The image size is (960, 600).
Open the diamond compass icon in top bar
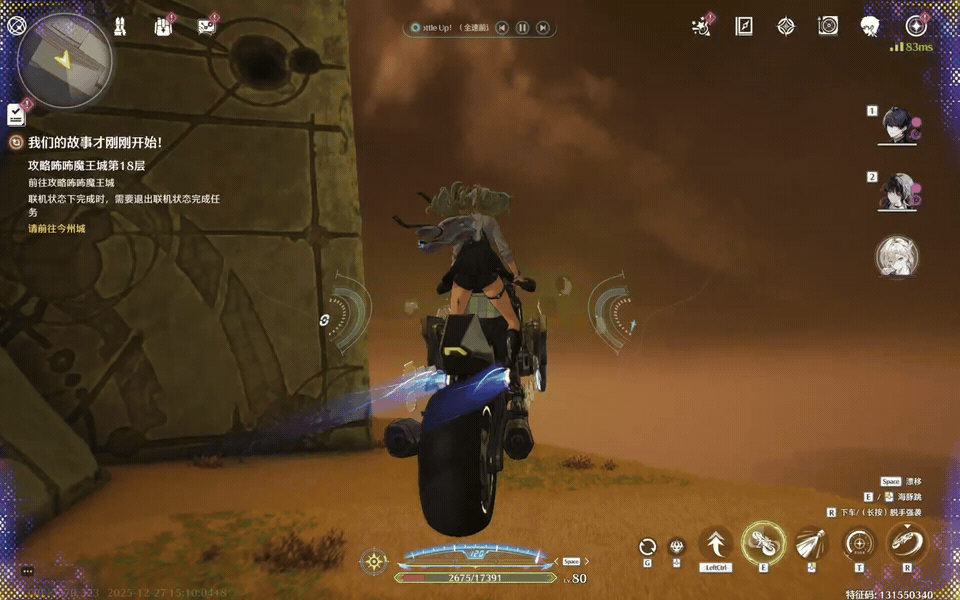coord(786,27)
